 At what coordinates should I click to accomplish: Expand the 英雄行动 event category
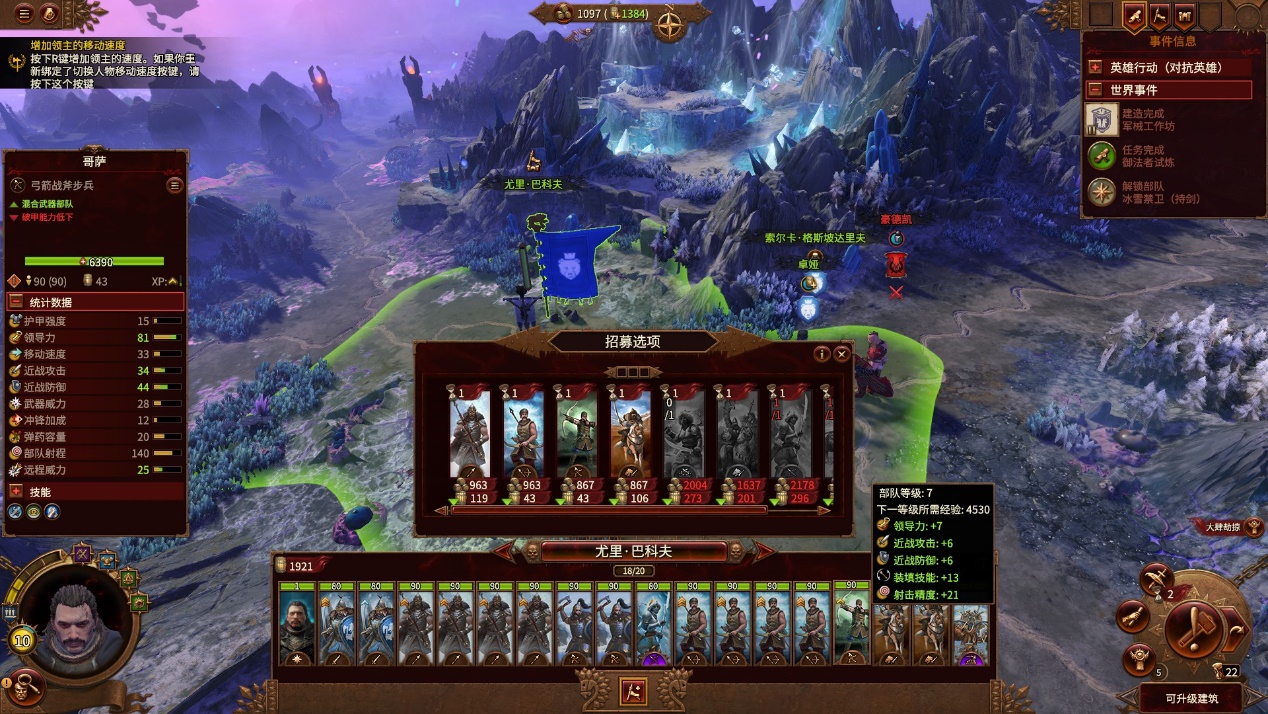1096,68
